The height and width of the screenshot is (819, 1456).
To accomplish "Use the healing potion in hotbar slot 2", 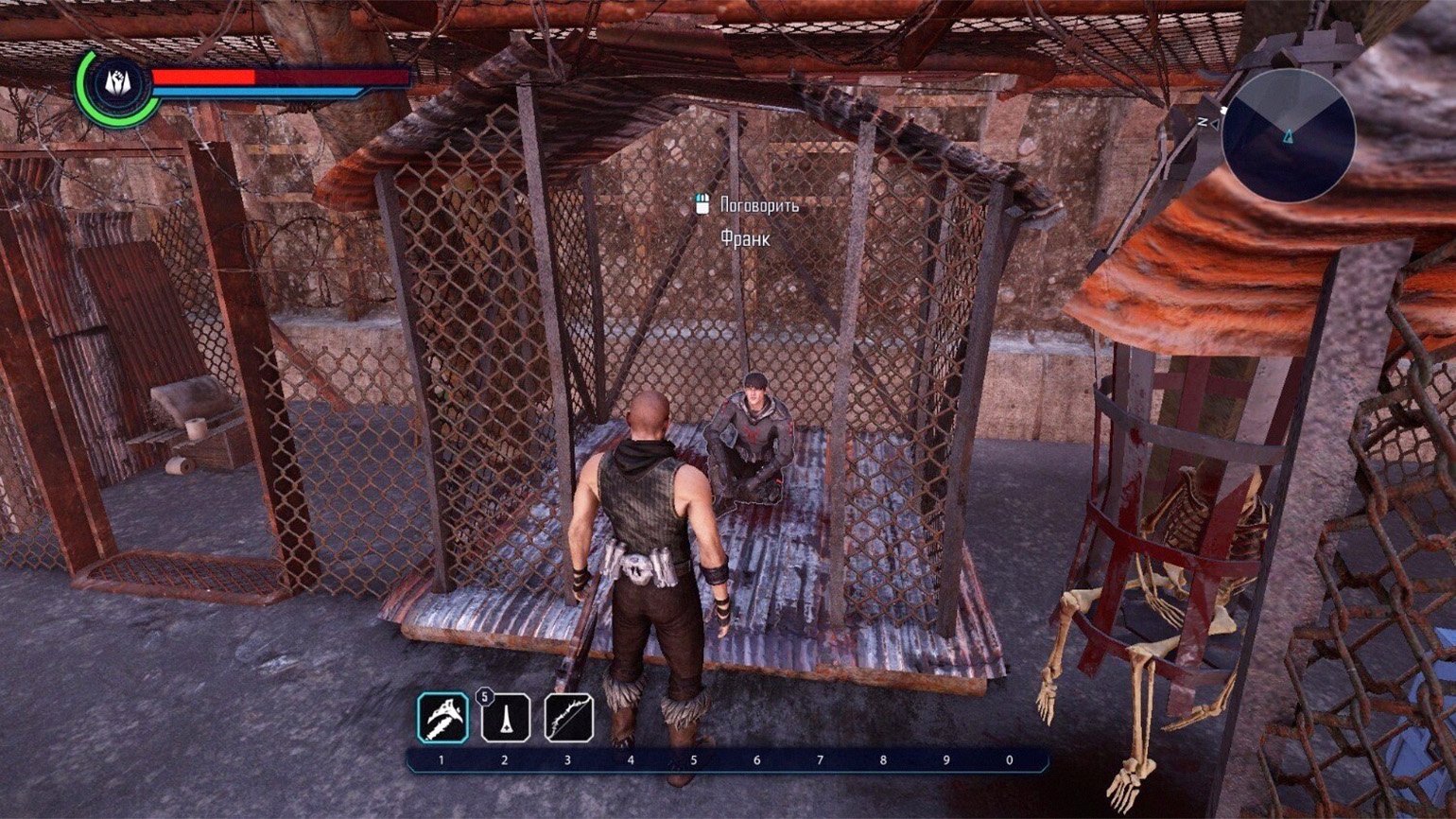I will (506, 718).
